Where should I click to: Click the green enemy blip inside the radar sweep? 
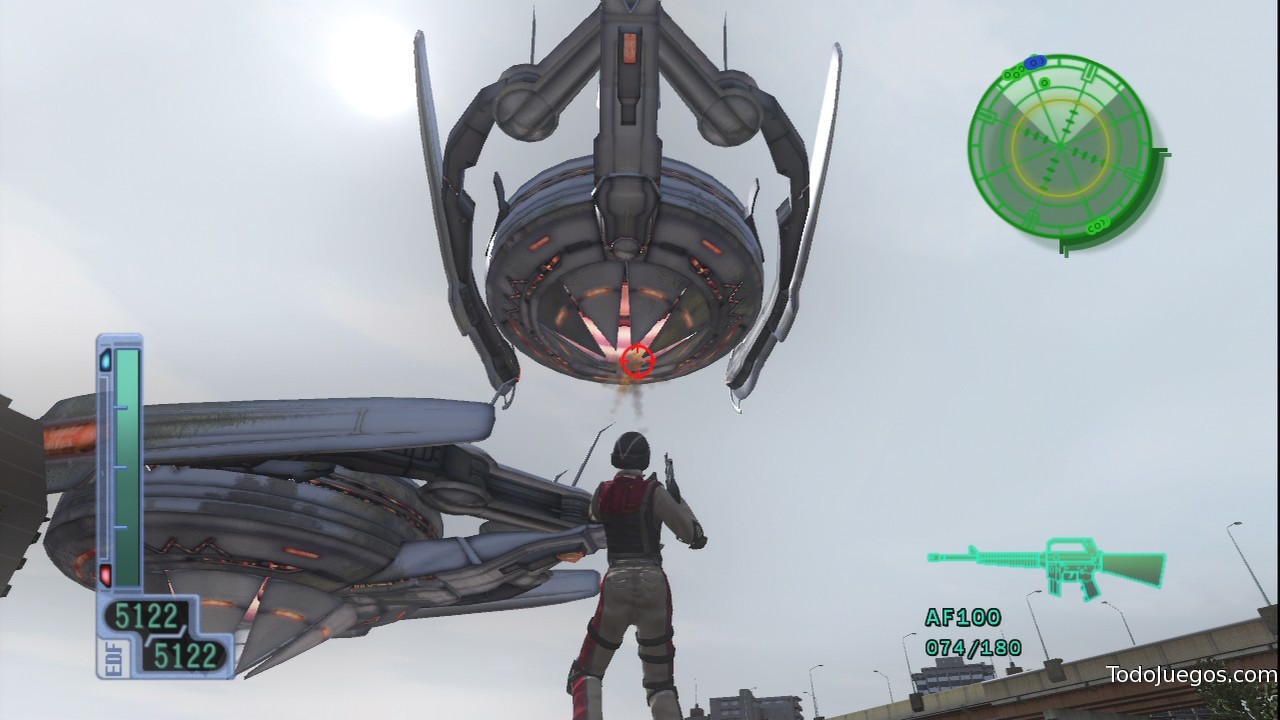1044,83
